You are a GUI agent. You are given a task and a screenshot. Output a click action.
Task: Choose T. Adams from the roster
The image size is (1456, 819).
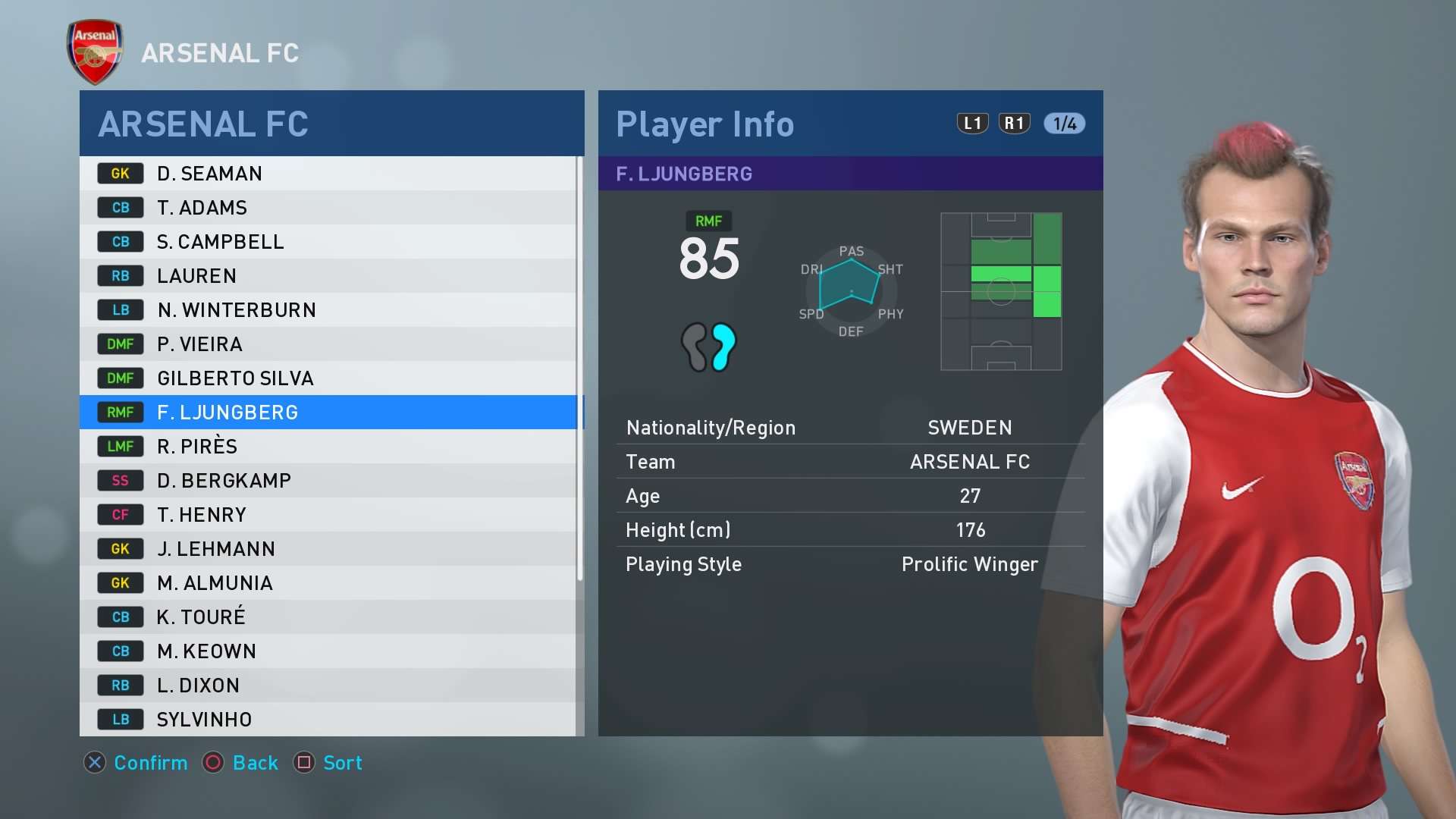(x=328, y=208)
